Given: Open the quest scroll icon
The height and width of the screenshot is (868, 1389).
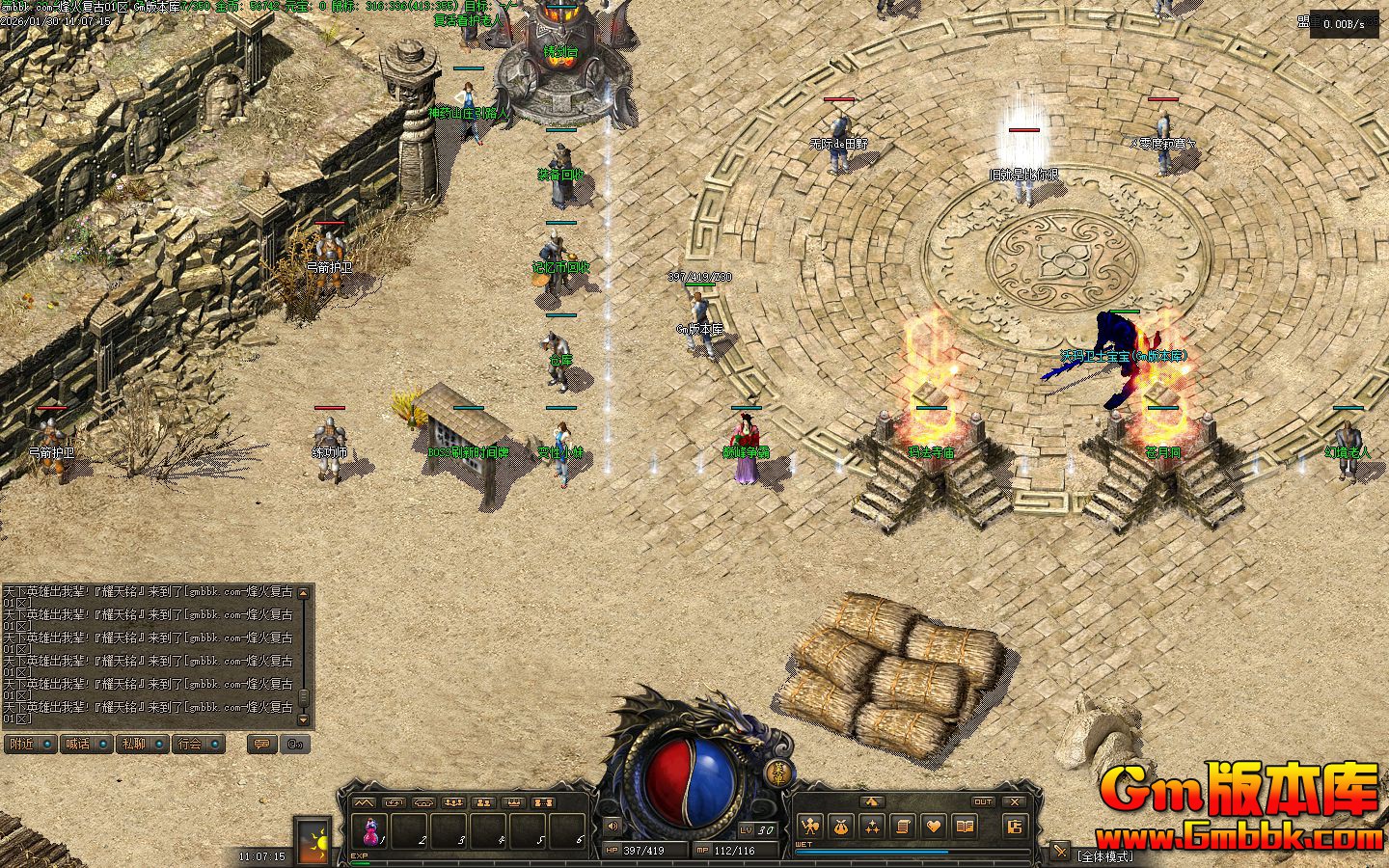Looking at the screenshot, I should tap(903, 826).
